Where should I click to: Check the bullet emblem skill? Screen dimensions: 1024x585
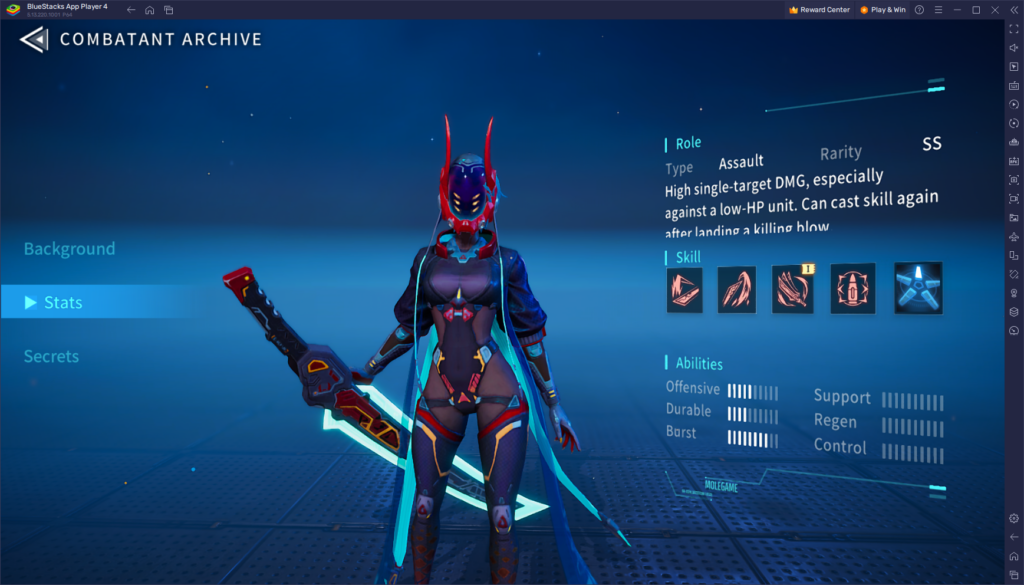pos(853,289)
